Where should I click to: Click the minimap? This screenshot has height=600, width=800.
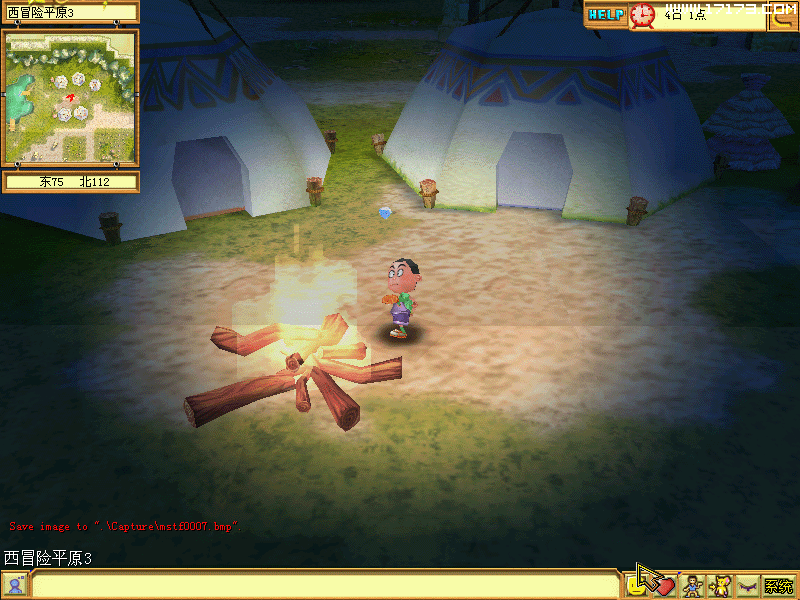coord(70,97)
